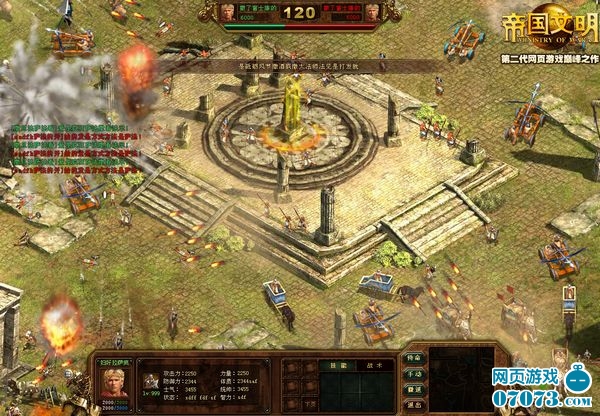
Task: Click the 待命 standby button
Action: click(413, 358)
